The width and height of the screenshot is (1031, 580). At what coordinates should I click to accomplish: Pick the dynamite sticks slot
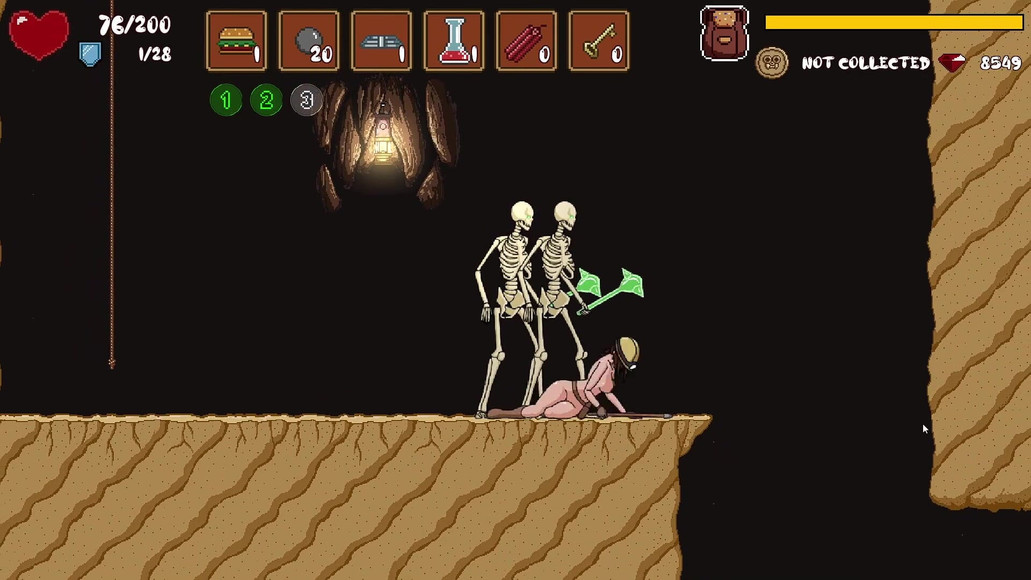(526, 41)
